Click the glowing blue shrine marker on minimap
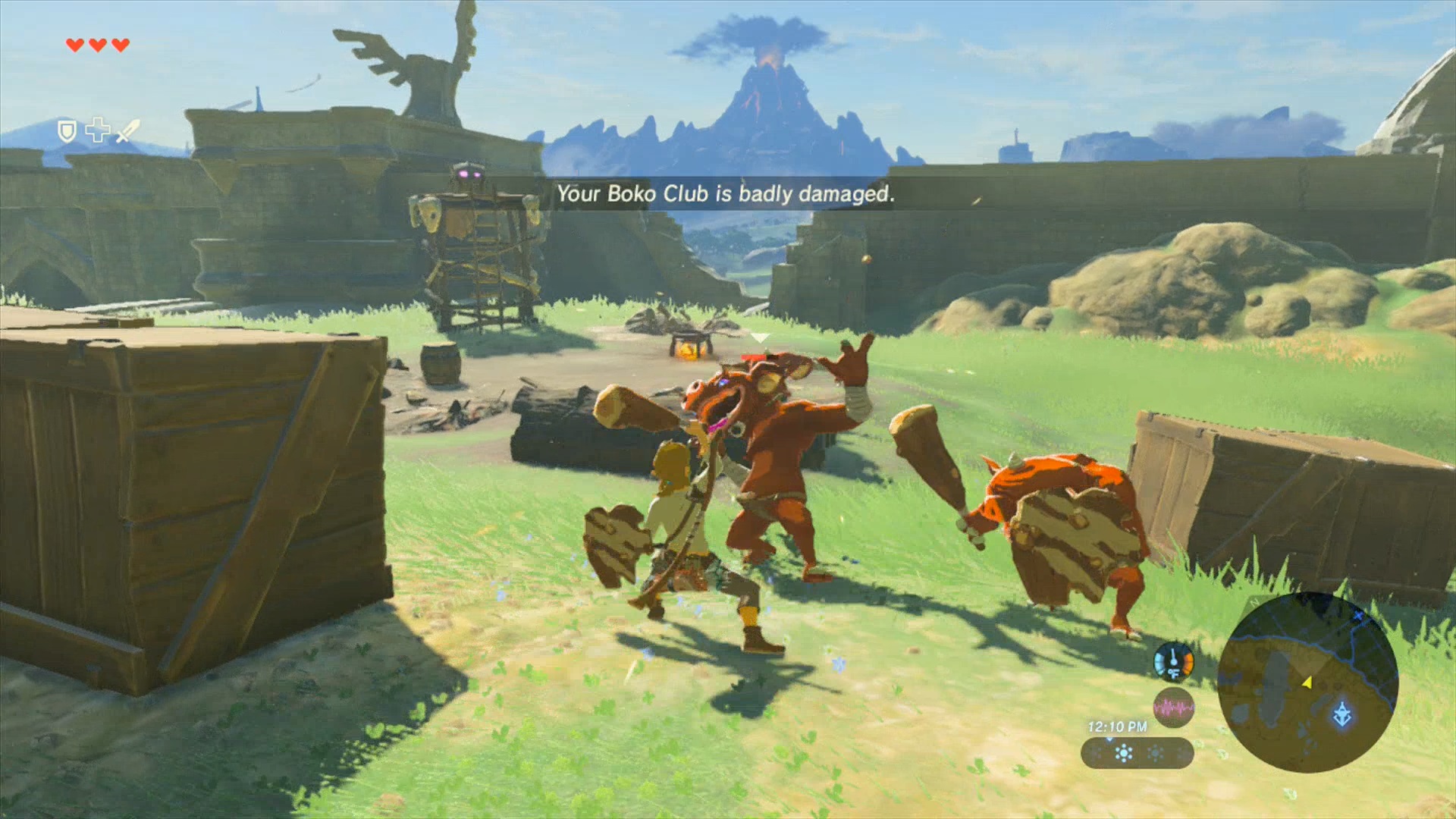 [1341, 715]
